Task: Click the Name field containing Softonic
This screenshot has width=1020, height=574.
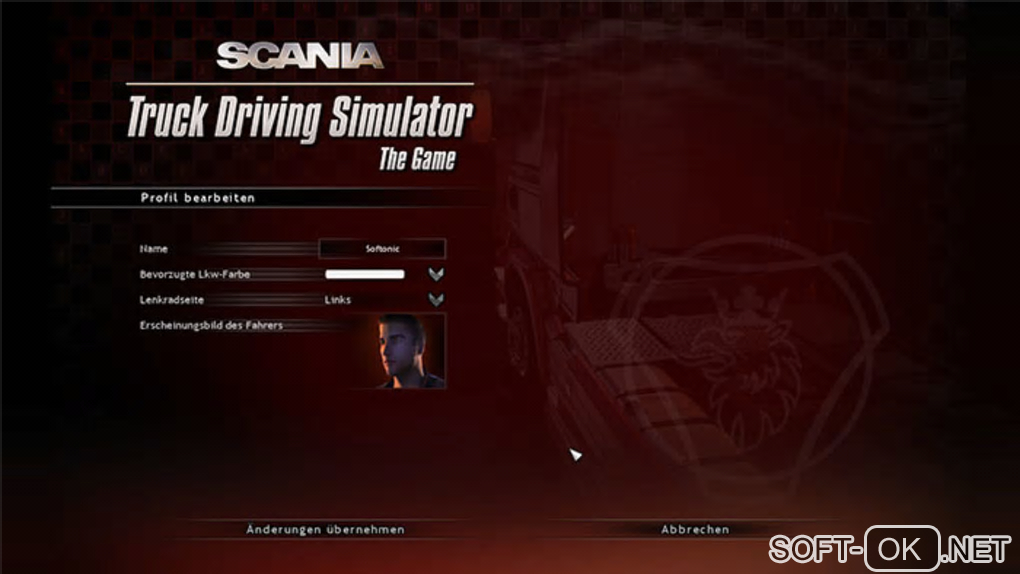Action: point(382,248)
